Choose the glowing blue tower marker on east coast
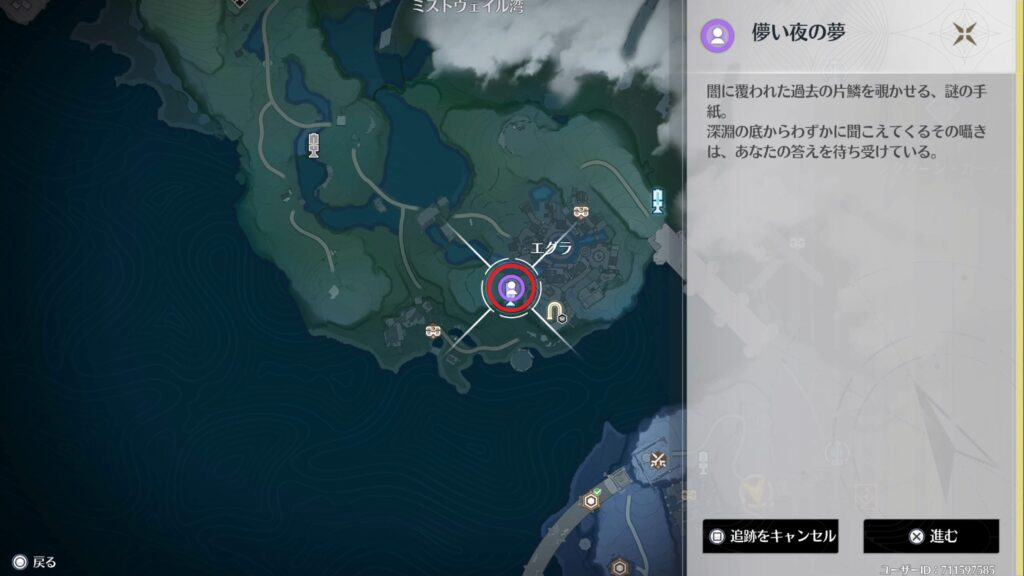 (x=658, y=201)
